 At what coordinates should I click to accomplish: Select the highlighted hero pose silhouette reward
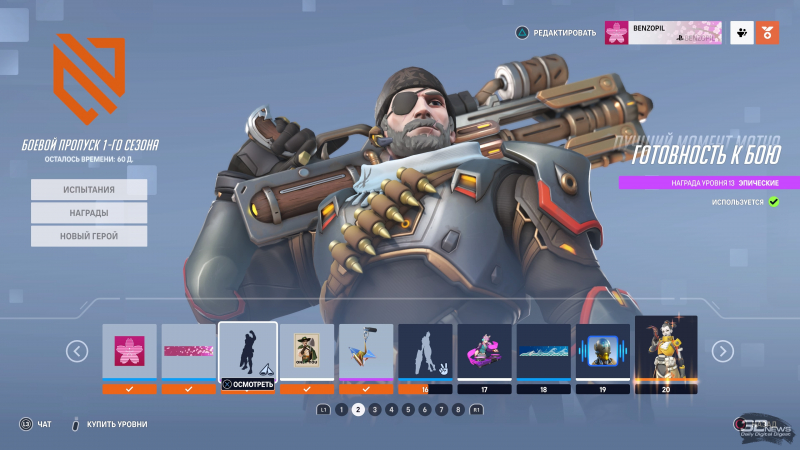click(248, 352)
